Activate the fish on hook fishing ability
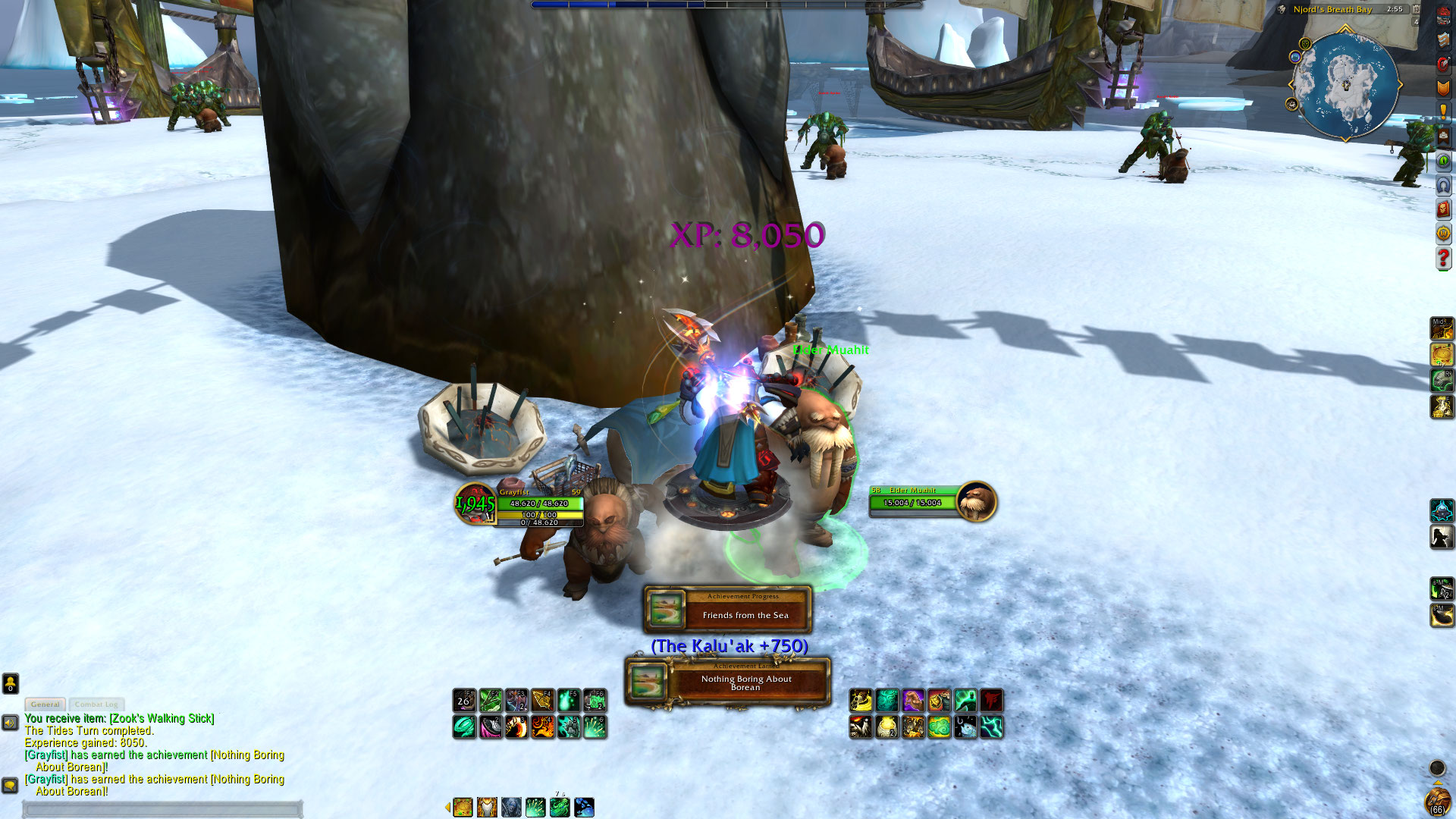The image size is (1456, 819). [x=965, y=727]
